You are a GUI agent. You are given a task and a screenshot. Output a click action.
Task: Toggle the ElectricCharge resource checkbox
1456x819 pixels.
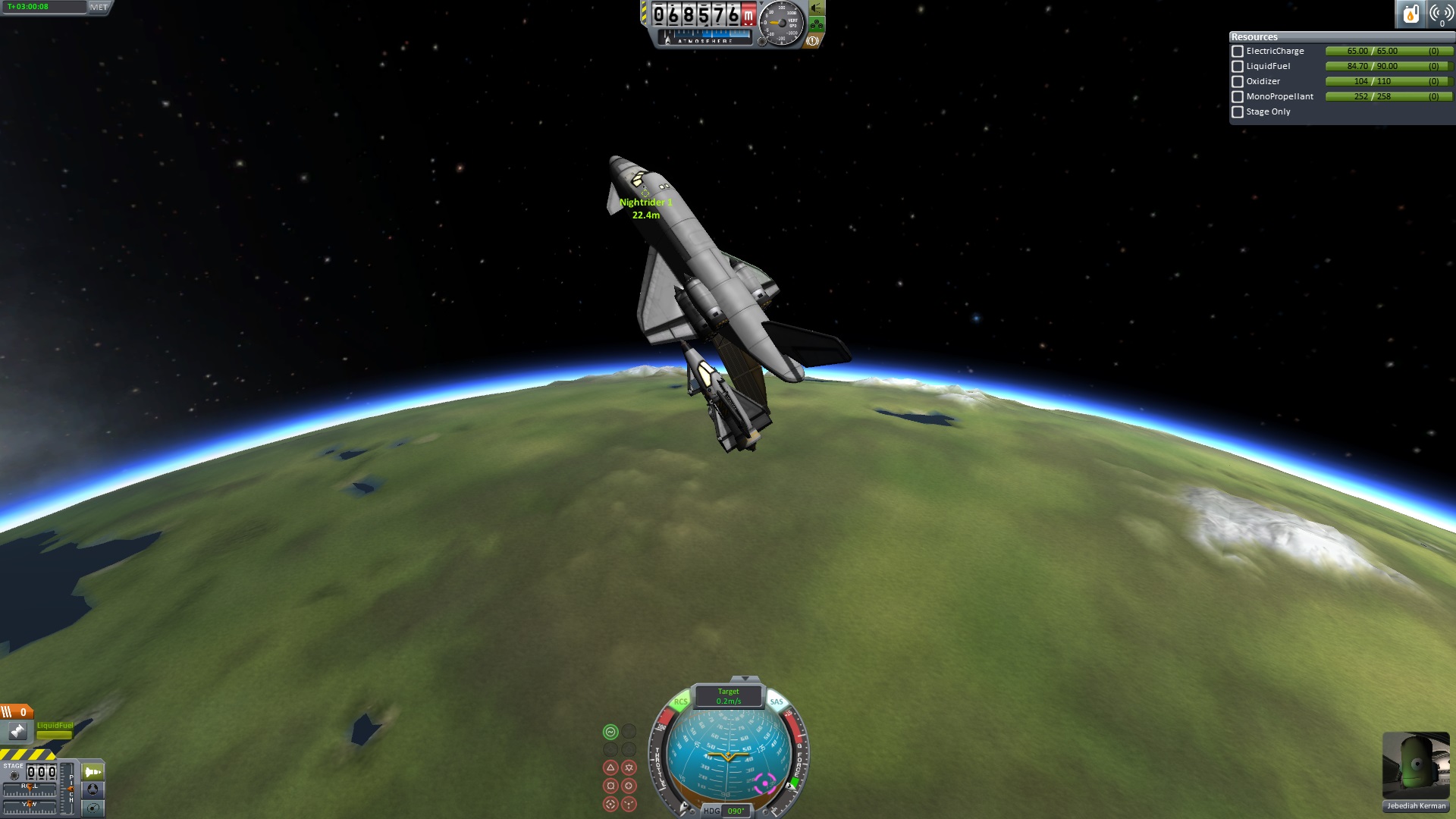(1238, 52)
